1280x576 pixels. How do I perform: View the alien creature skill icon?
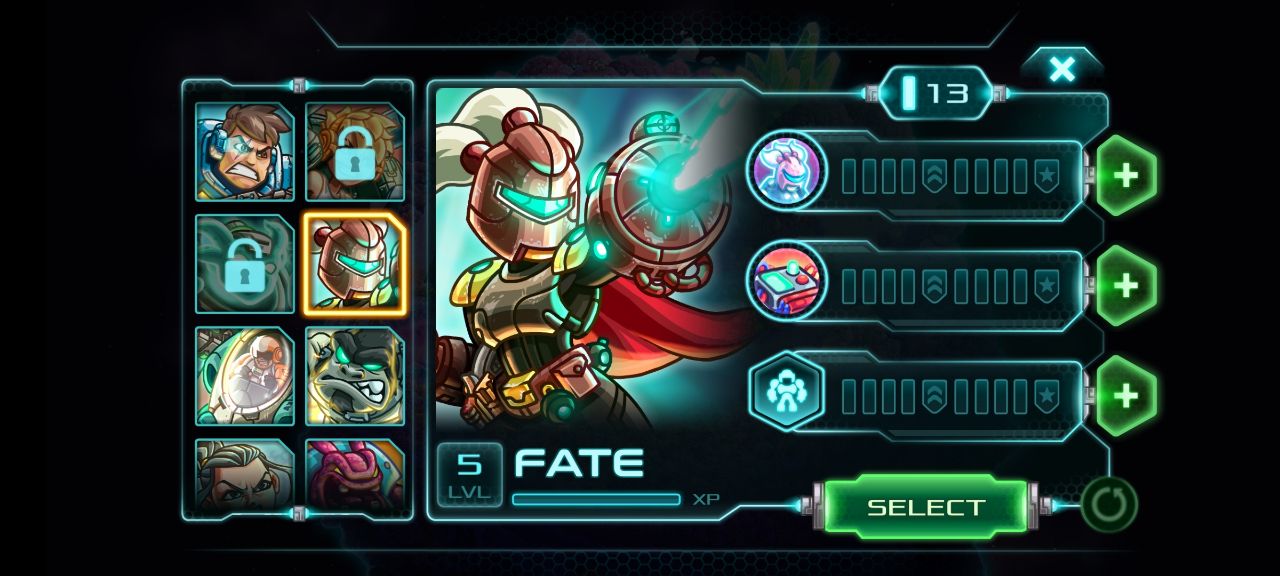787,172
